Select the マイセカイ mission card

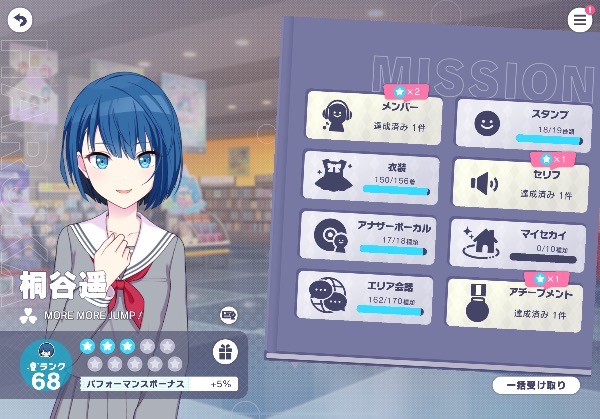[516, 242]
